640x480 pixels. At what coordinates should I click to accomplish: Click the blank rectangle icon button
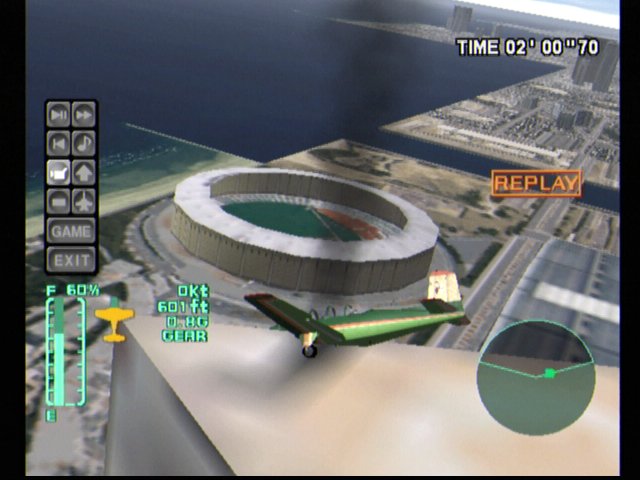click(x=59, y=200)
